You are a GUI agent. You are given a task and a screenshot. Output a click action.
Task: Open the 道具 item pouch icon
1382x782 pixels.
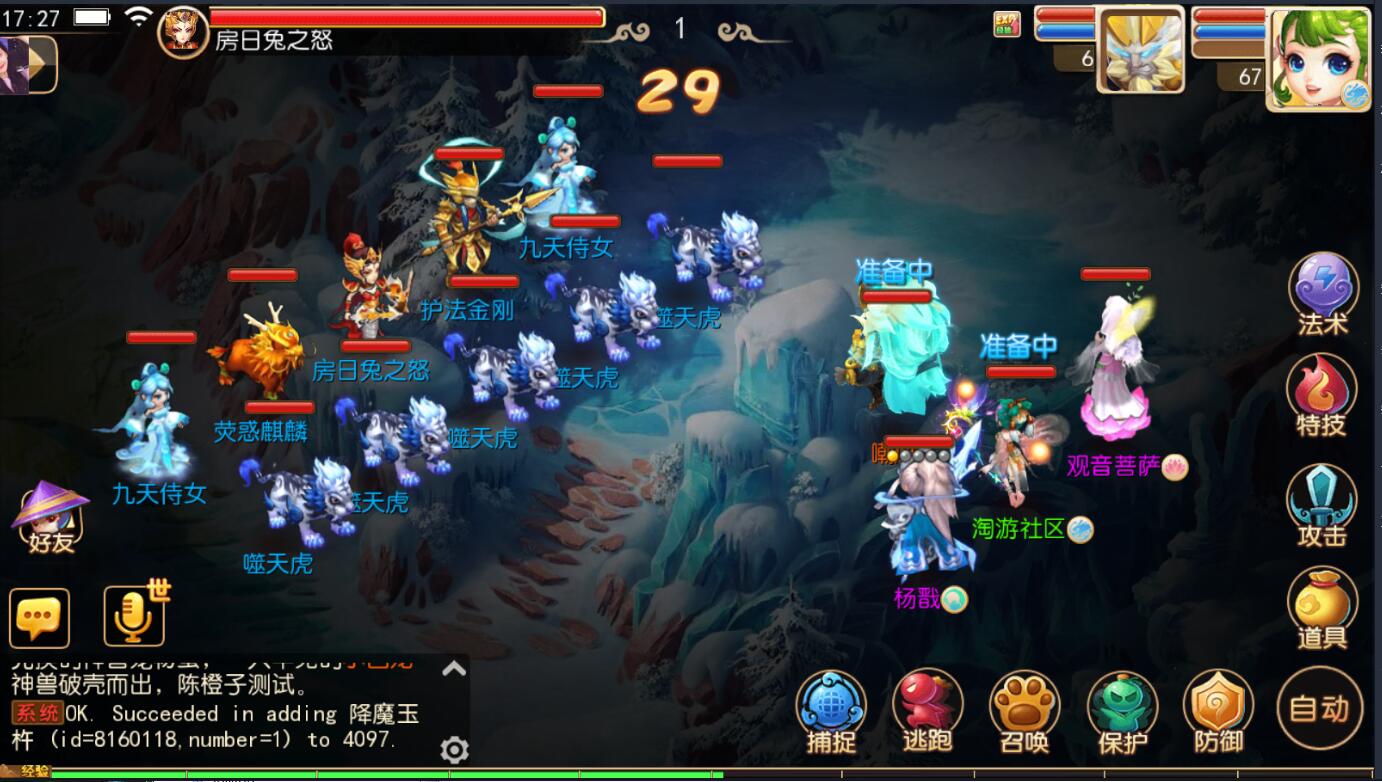coord(1322,610)
